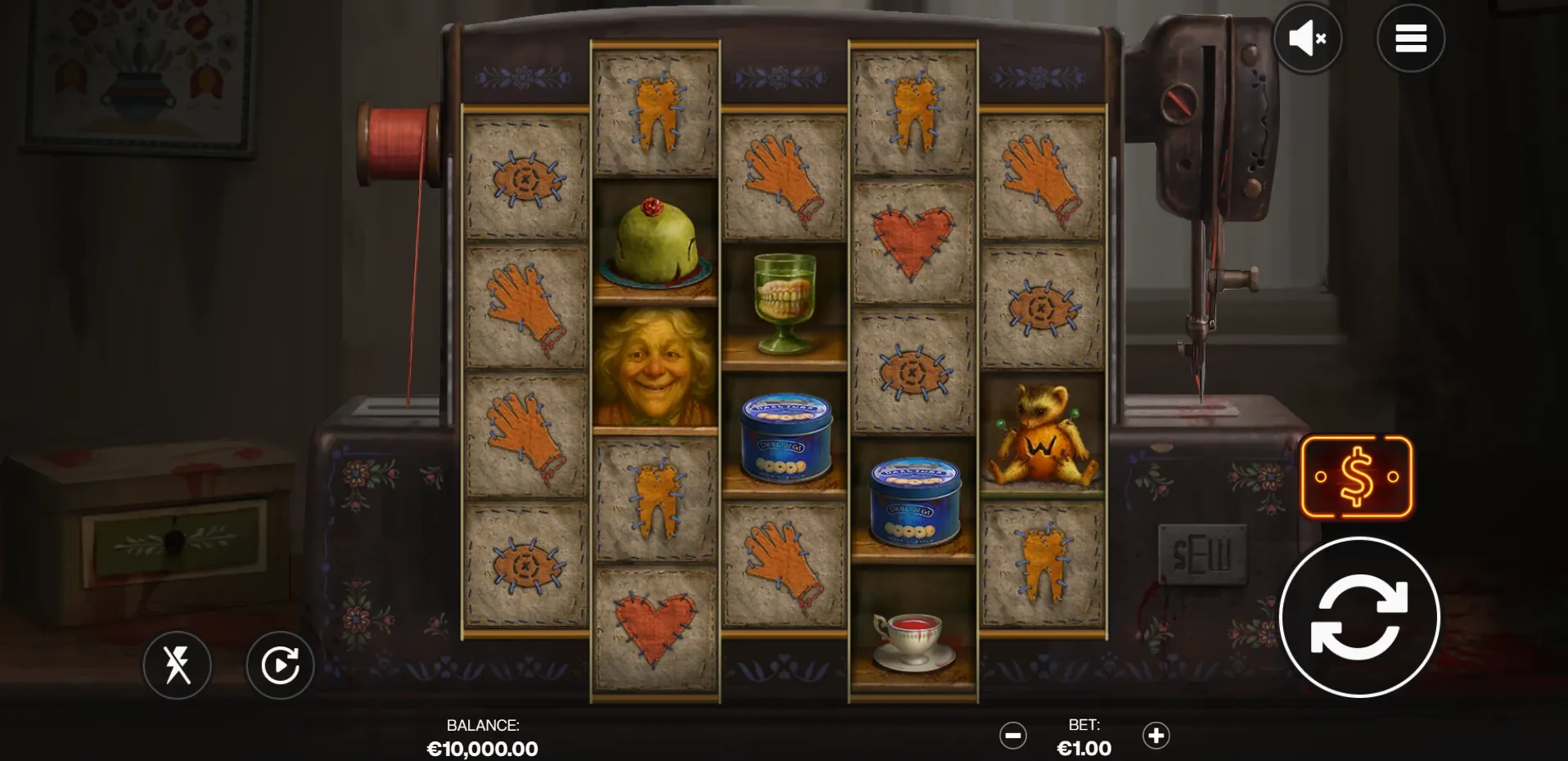Open the bonus buy dollar button
The image size is (1568, 761).
pyautogui.click(x=1356, y=477)
